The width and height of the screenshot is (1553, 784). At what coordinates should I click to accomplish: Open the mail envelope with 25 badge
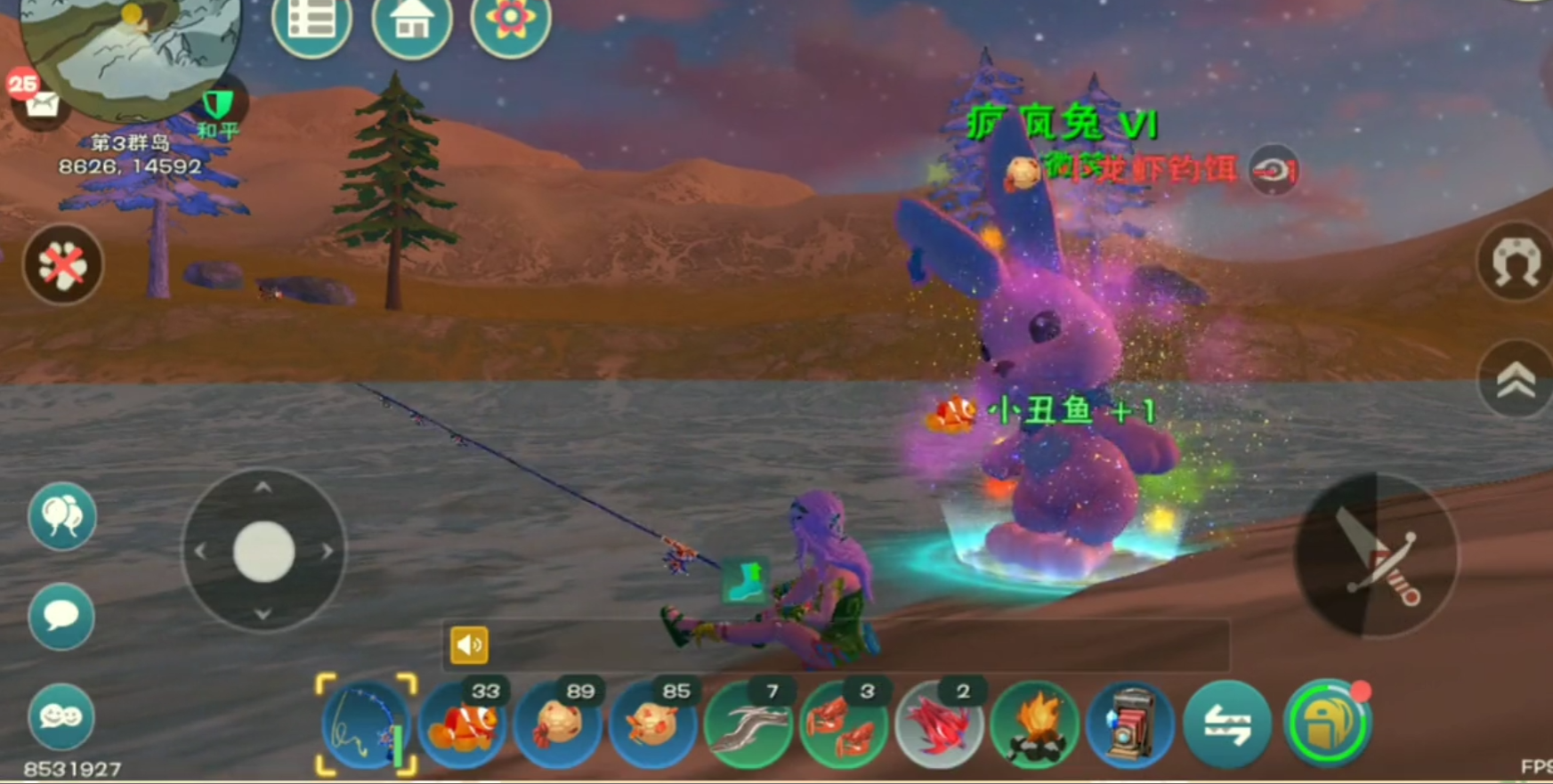tap(40, 105)
